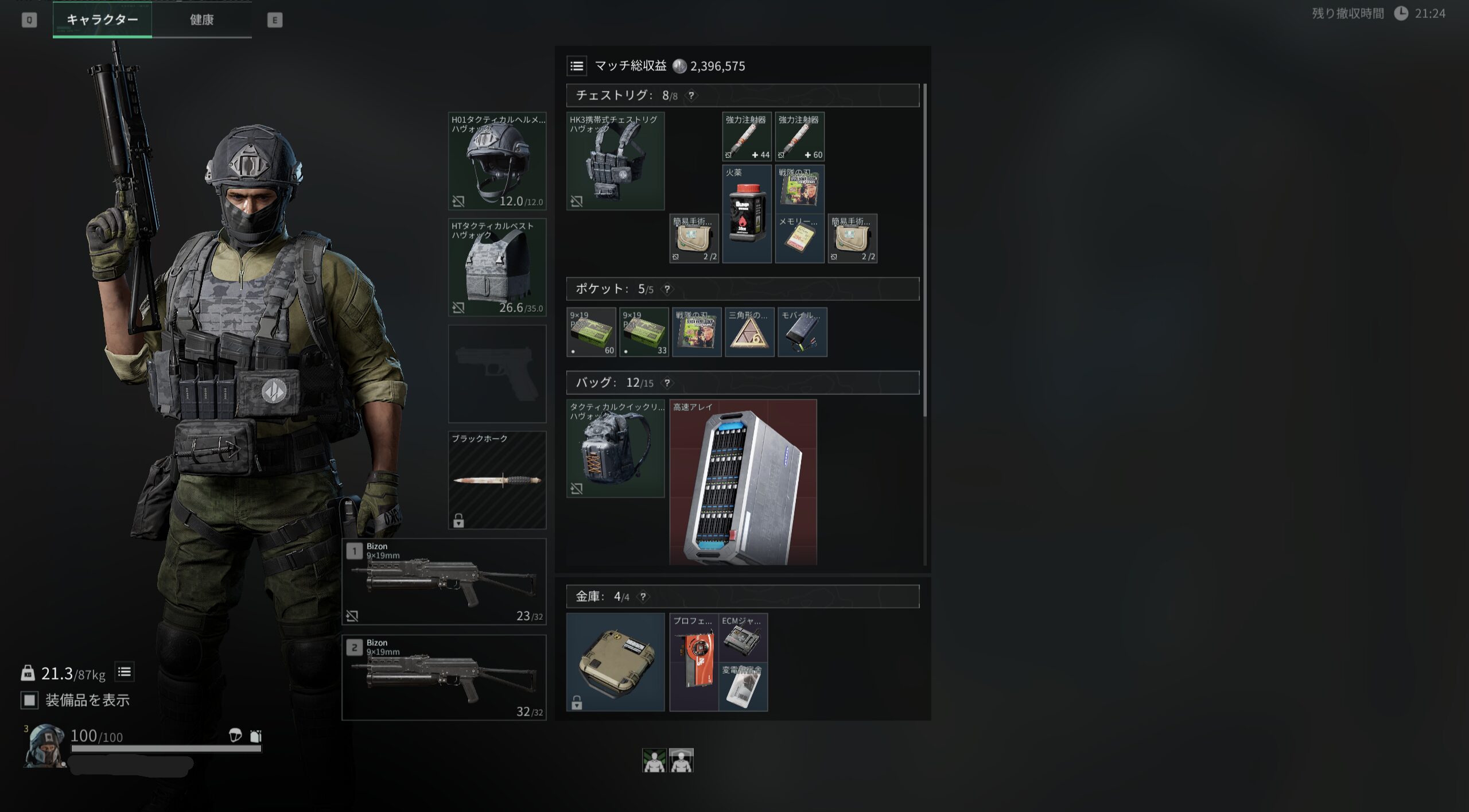Click the 9x19 ammo box with 60 rounds
This screenshot has height=812, width=1469.
(x=591, y=332)
